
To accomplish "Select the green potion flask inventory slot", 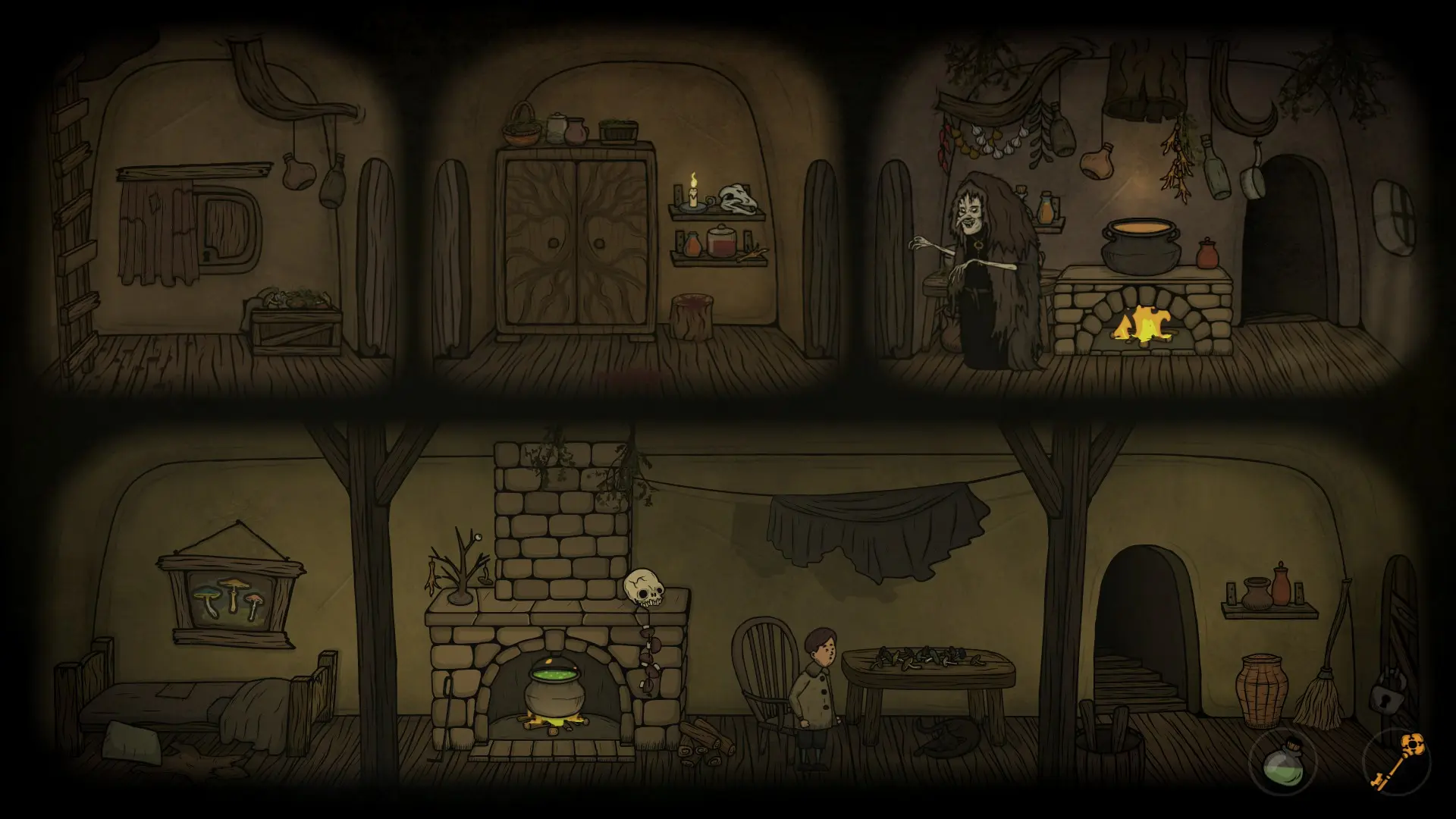I will (x=1282, y=762).
